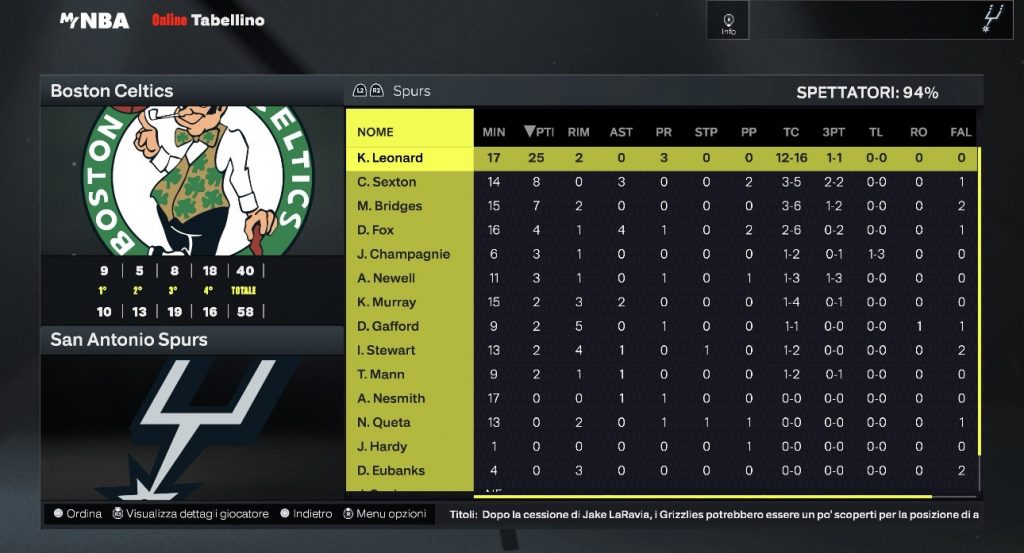
Task: Choose K. Murray in the list
Action: [386, 302]
